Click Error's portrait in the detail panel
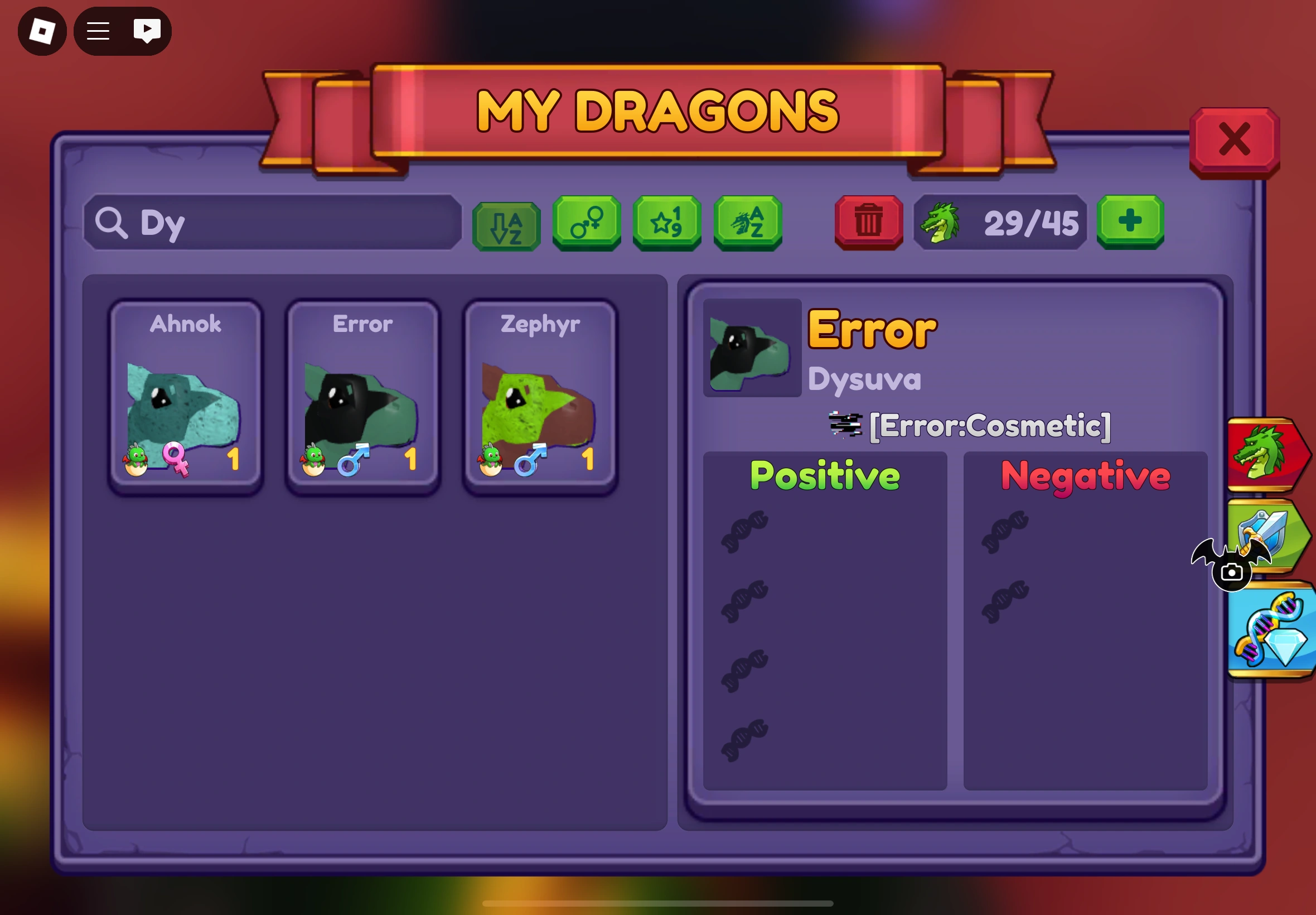 (x=751, y=349)
